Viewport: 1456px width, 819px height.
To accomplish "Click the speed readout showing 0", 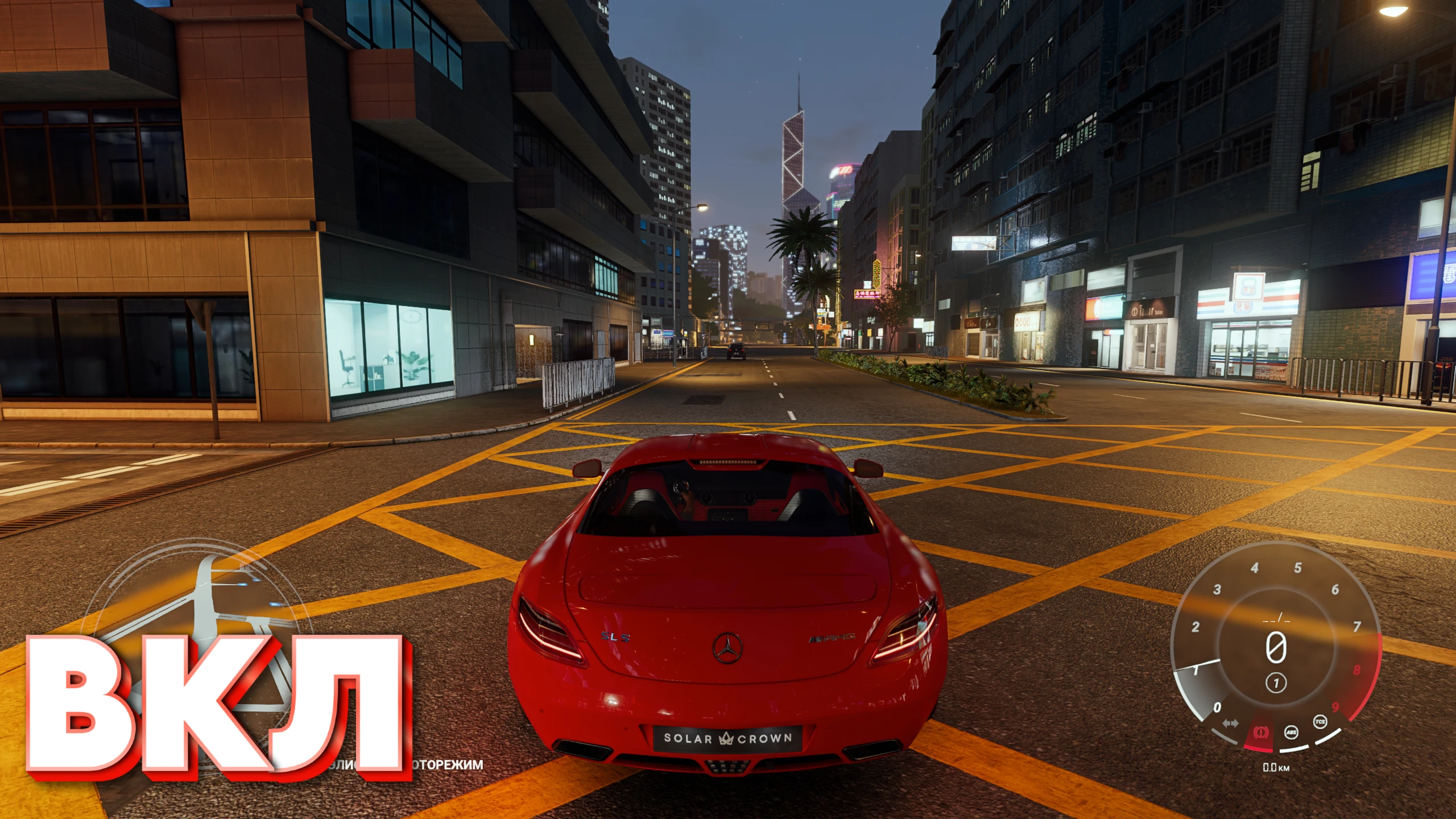I will point(1276,646).
